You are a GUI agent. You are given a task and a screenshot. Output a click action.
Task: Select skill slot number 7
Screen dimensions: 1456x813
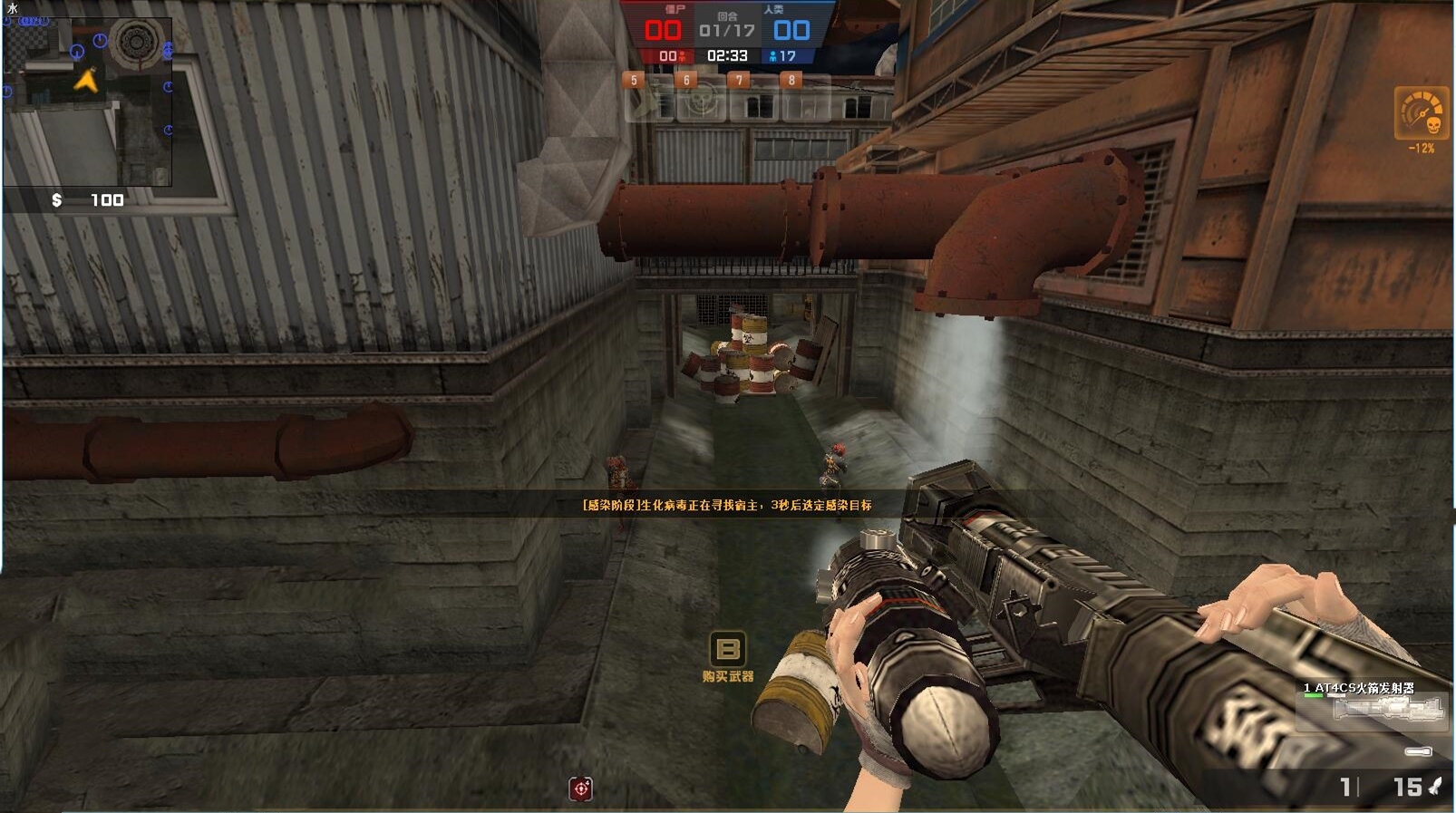click(x=754, y=101)
